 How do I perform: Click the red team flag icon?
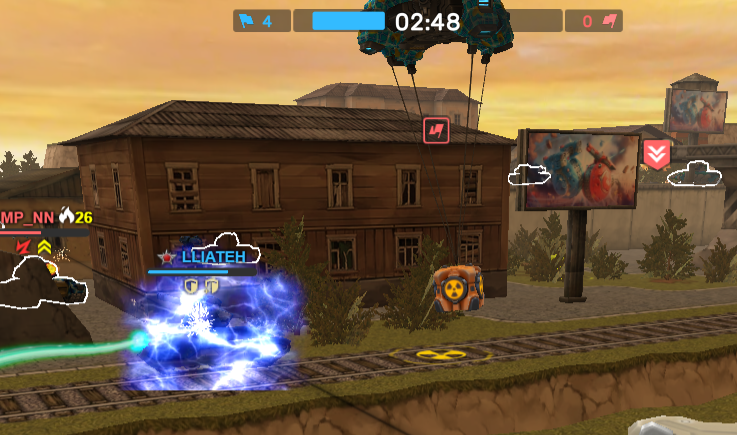pyautogui.click(x=608, y=20)
